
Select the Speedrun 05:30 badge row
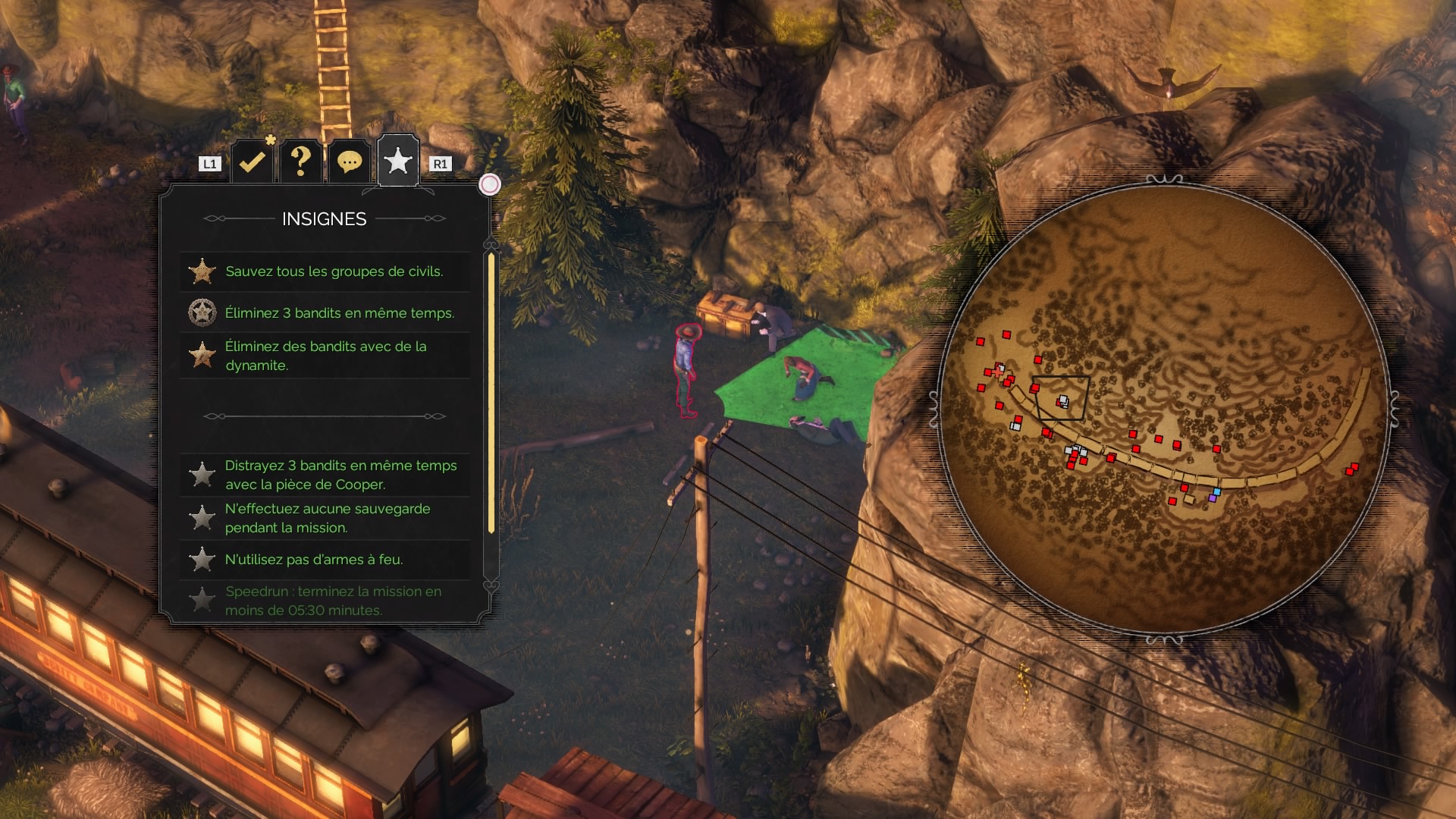[325, 601]
